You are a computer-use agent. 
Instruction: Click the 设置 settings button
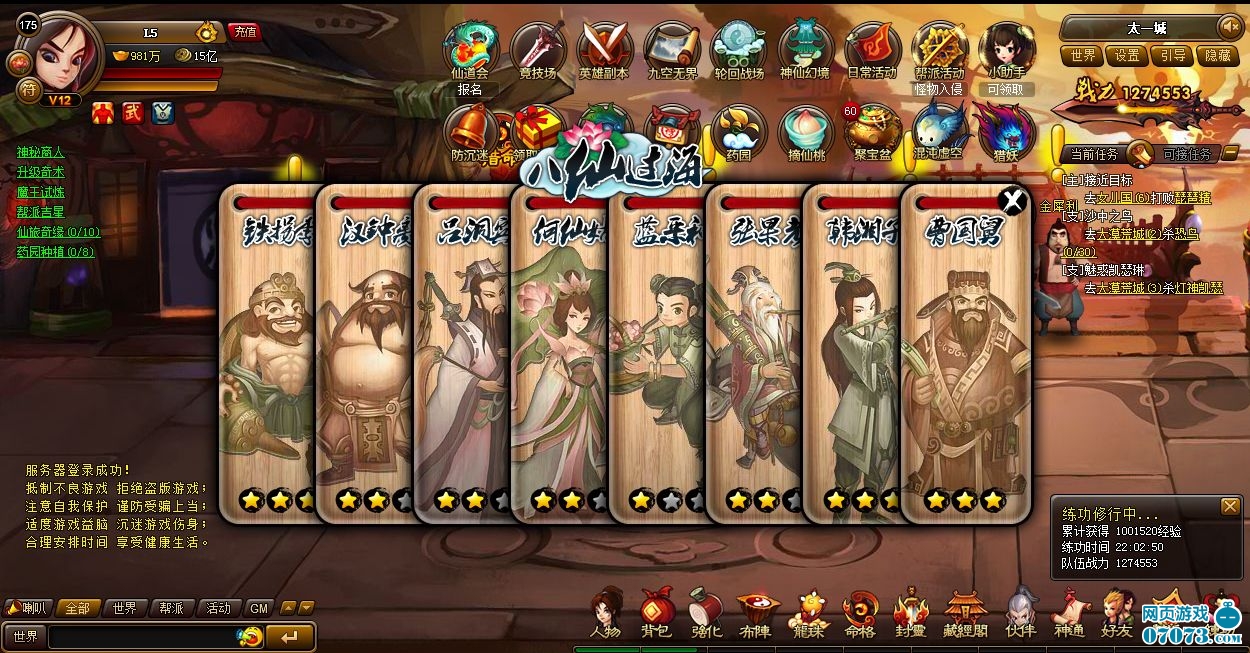1127,56
